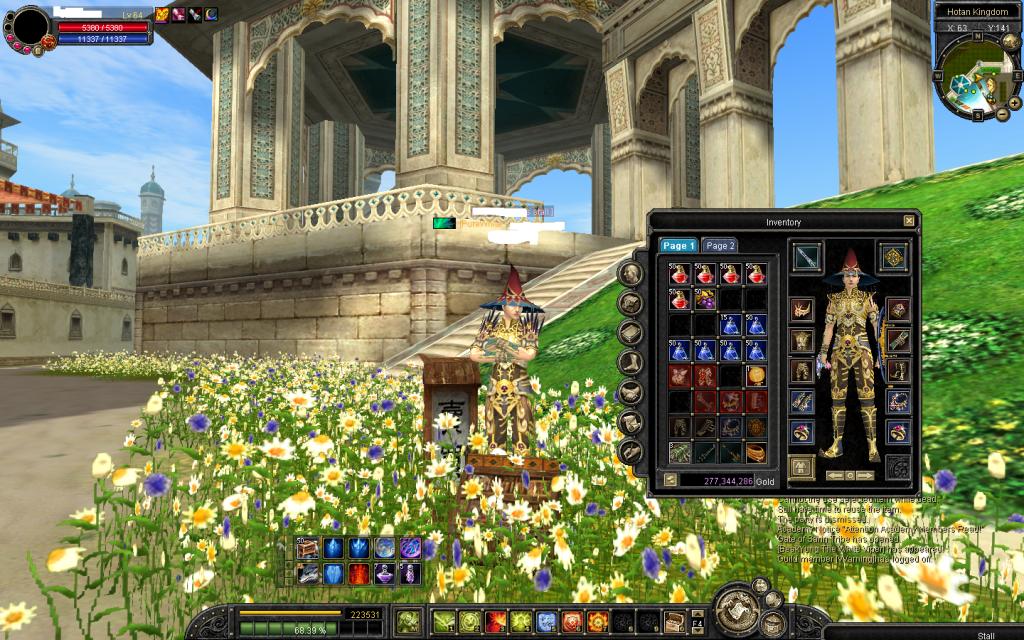Image resolution: width=1024 pixels, height=640 pixels.
Task: Pick the golden orb item in inventory
Action: click(756, 375)
